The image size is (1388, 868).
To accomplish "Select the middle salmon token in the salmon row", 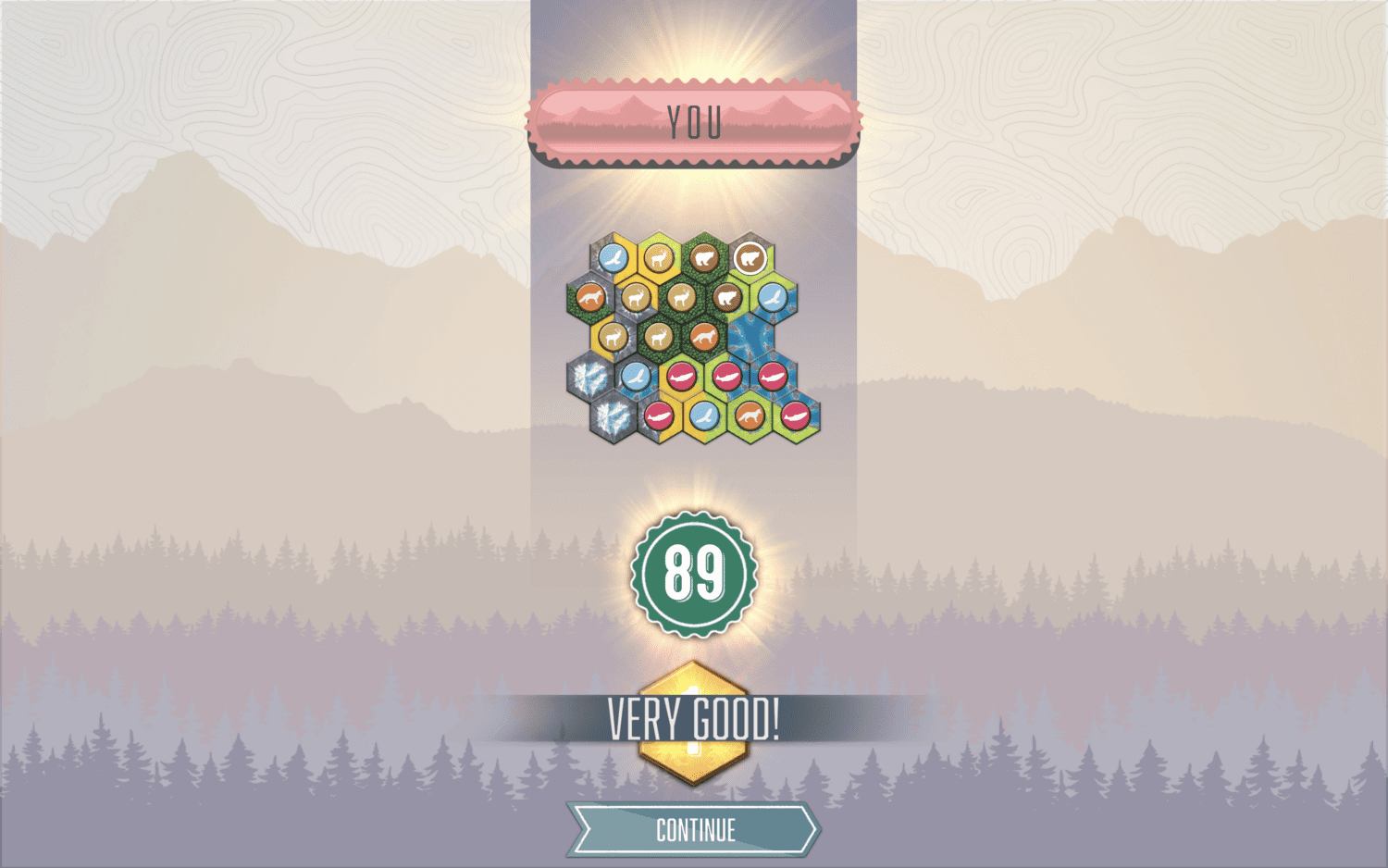I will click(727, 377).
